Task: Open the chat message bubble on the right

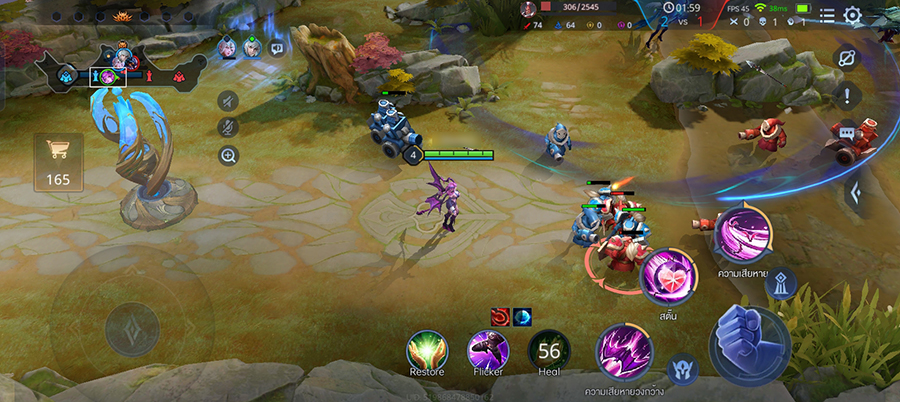Action: [847, 131]
